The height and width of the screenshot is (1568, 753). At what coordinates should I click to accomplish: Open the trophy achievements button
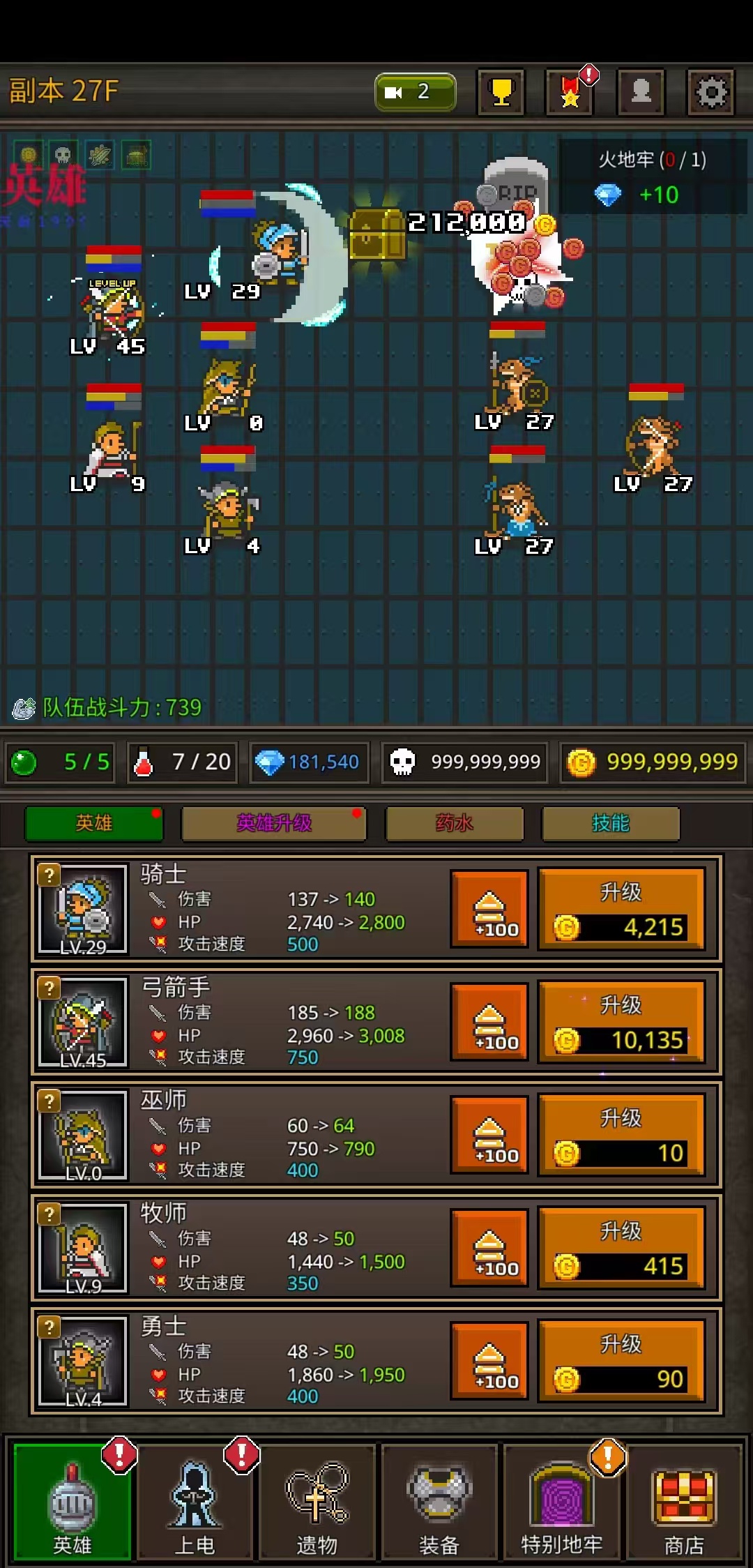click(501, 92)
